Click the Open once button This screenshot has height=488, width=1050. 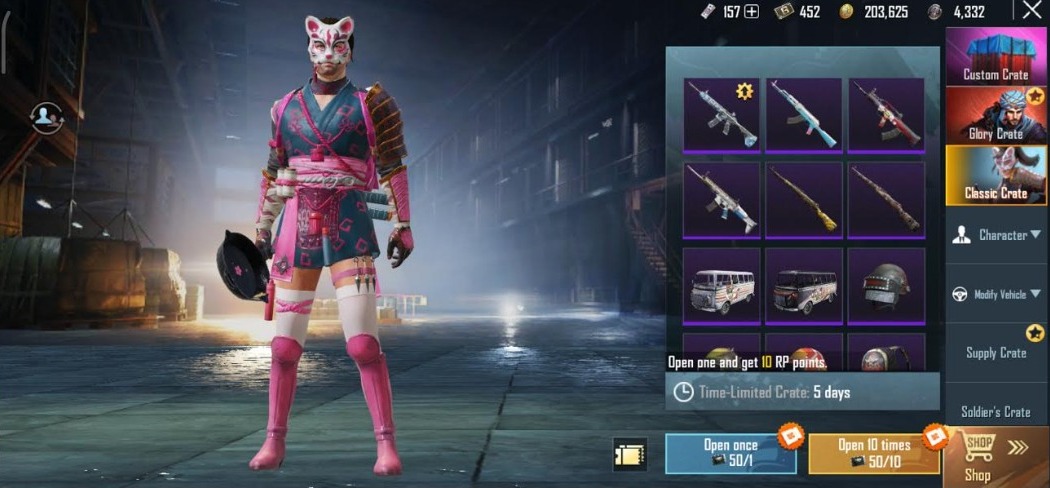pos(730,453)
